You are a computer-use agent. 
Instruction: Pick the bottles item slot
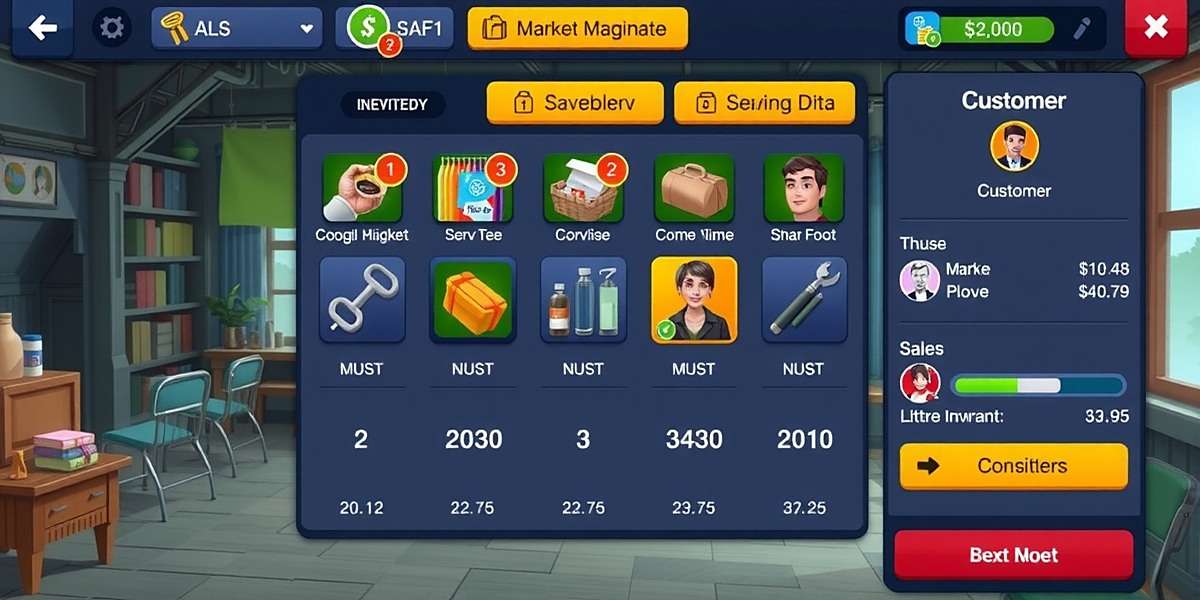(583, 300)
